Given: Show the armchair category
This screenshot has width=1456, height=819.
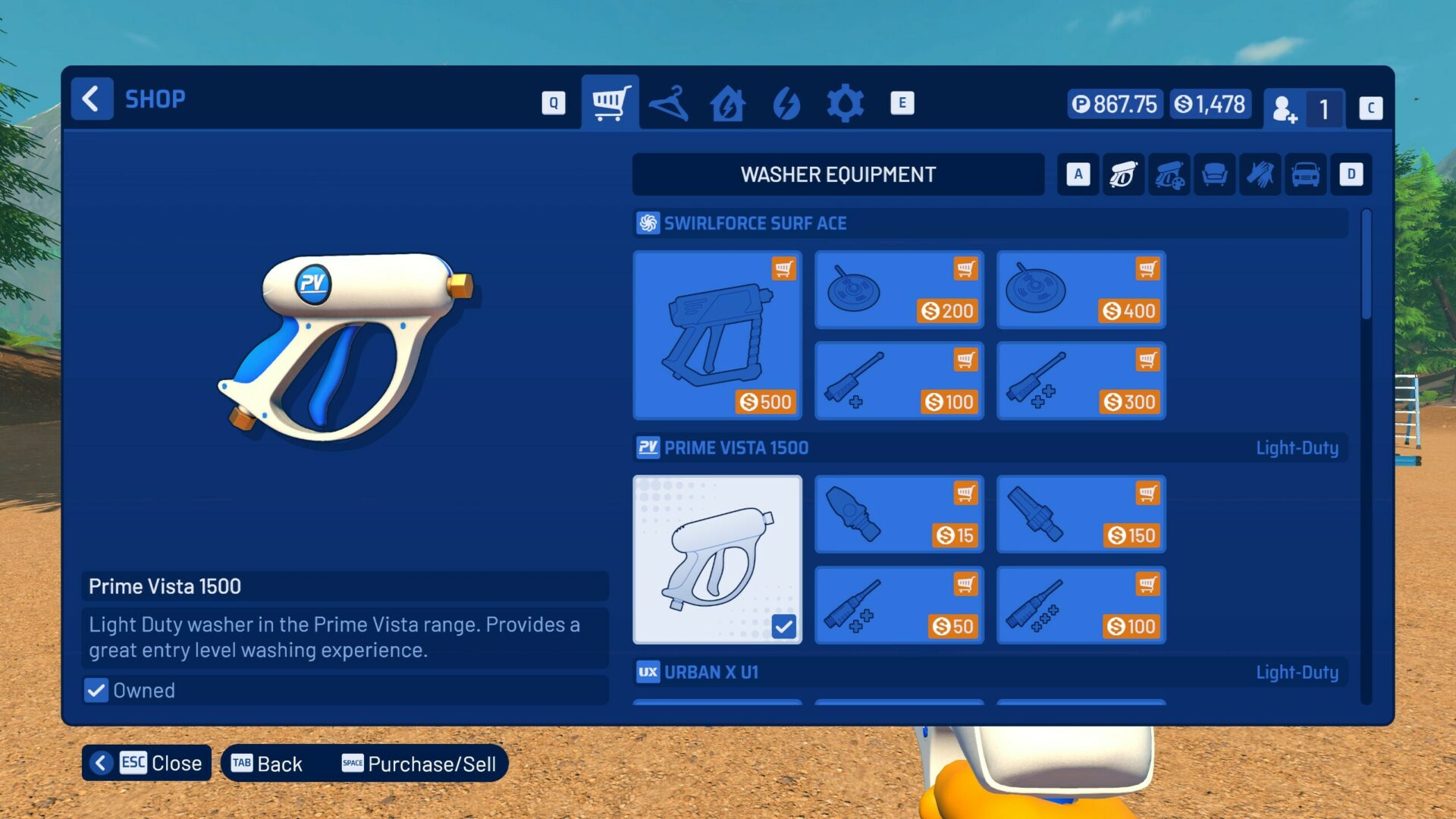Looking at the screenshot, I should pos(1214,174).
